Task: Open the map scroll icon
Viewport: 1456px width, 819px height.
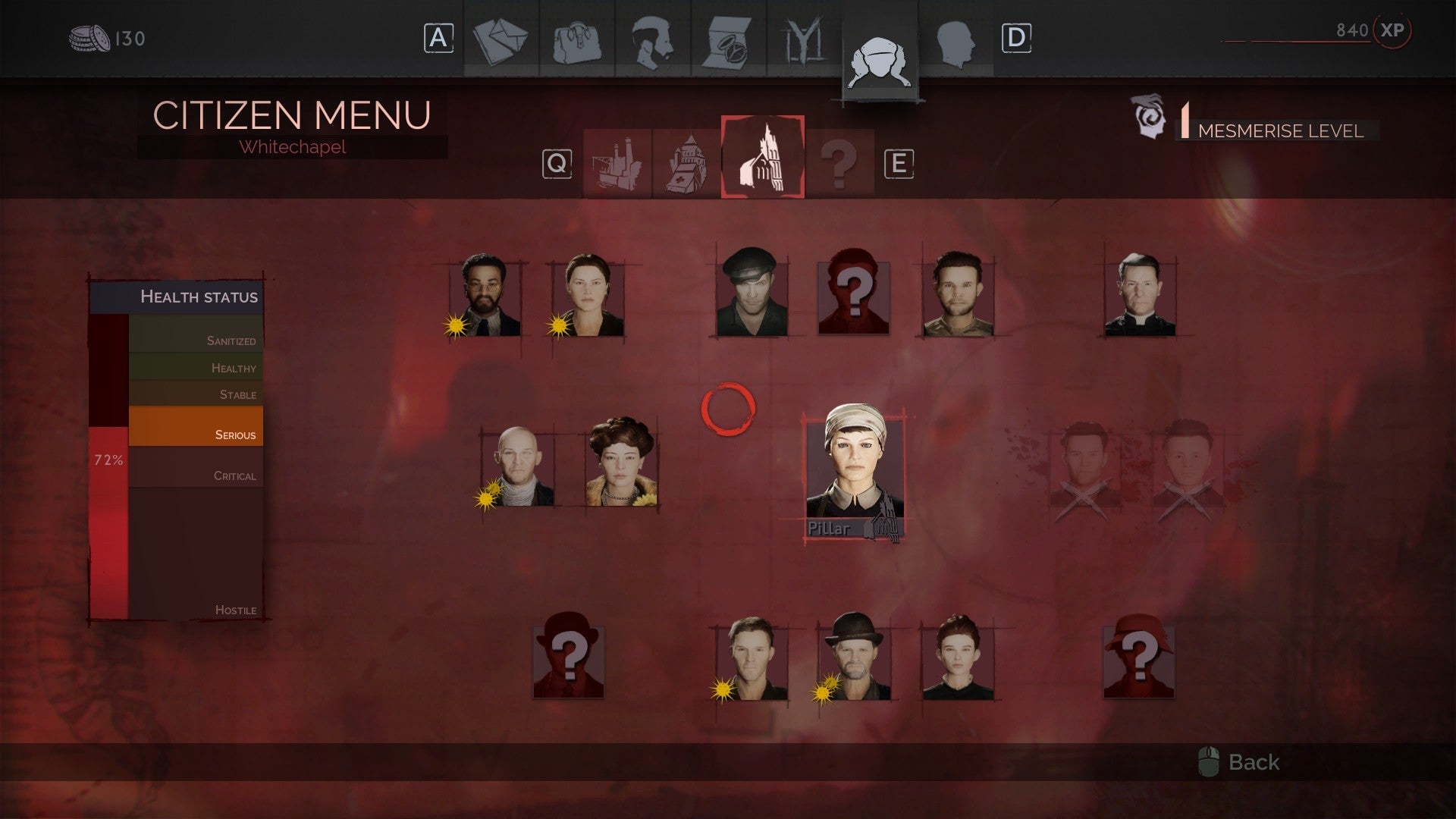Action: coord(729,39)
